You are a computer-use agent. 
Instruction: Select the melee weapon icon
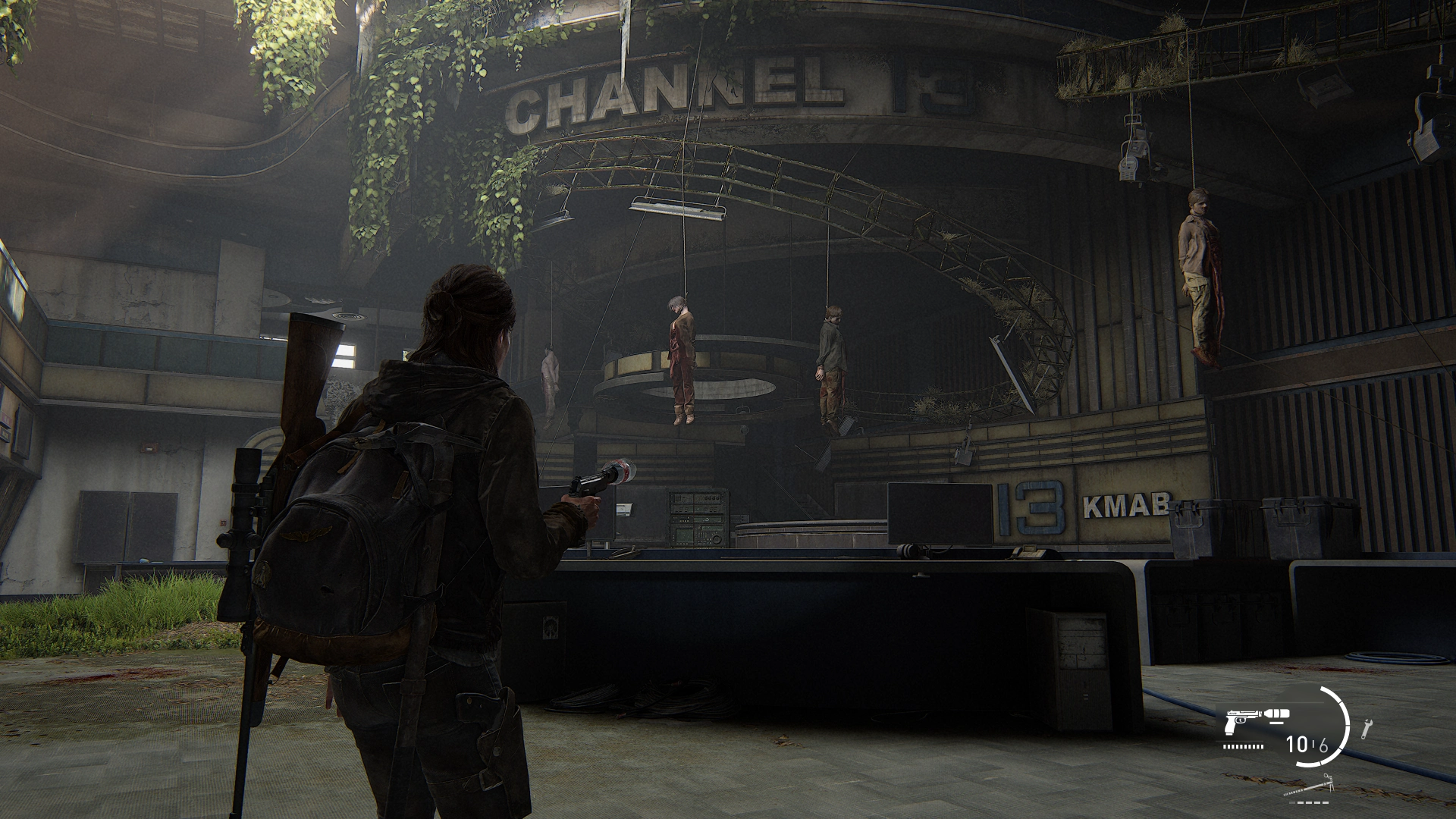tap(1310, 786)
